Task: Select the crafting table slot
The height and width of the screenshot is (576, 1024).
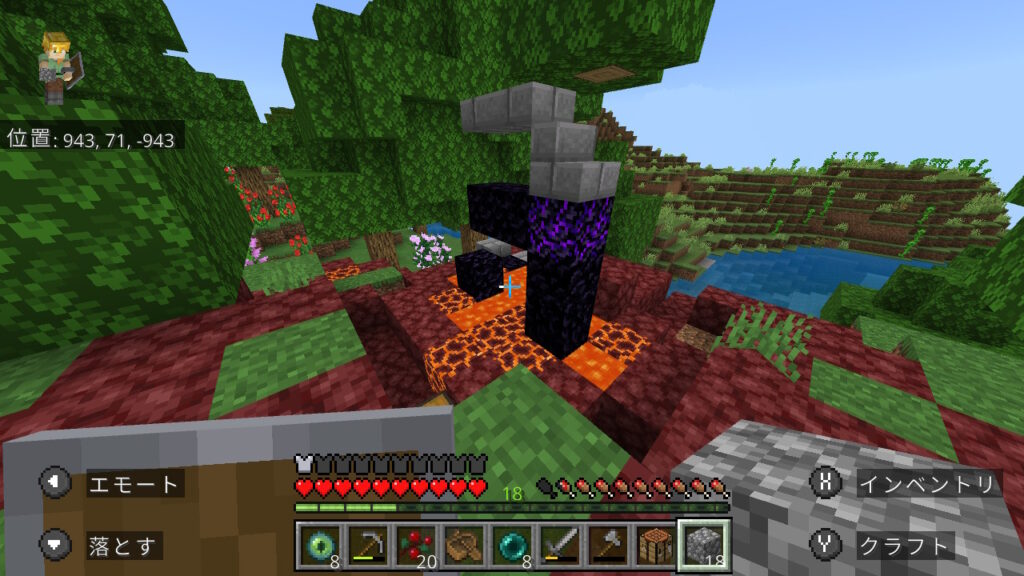Action: click(655, 545)
